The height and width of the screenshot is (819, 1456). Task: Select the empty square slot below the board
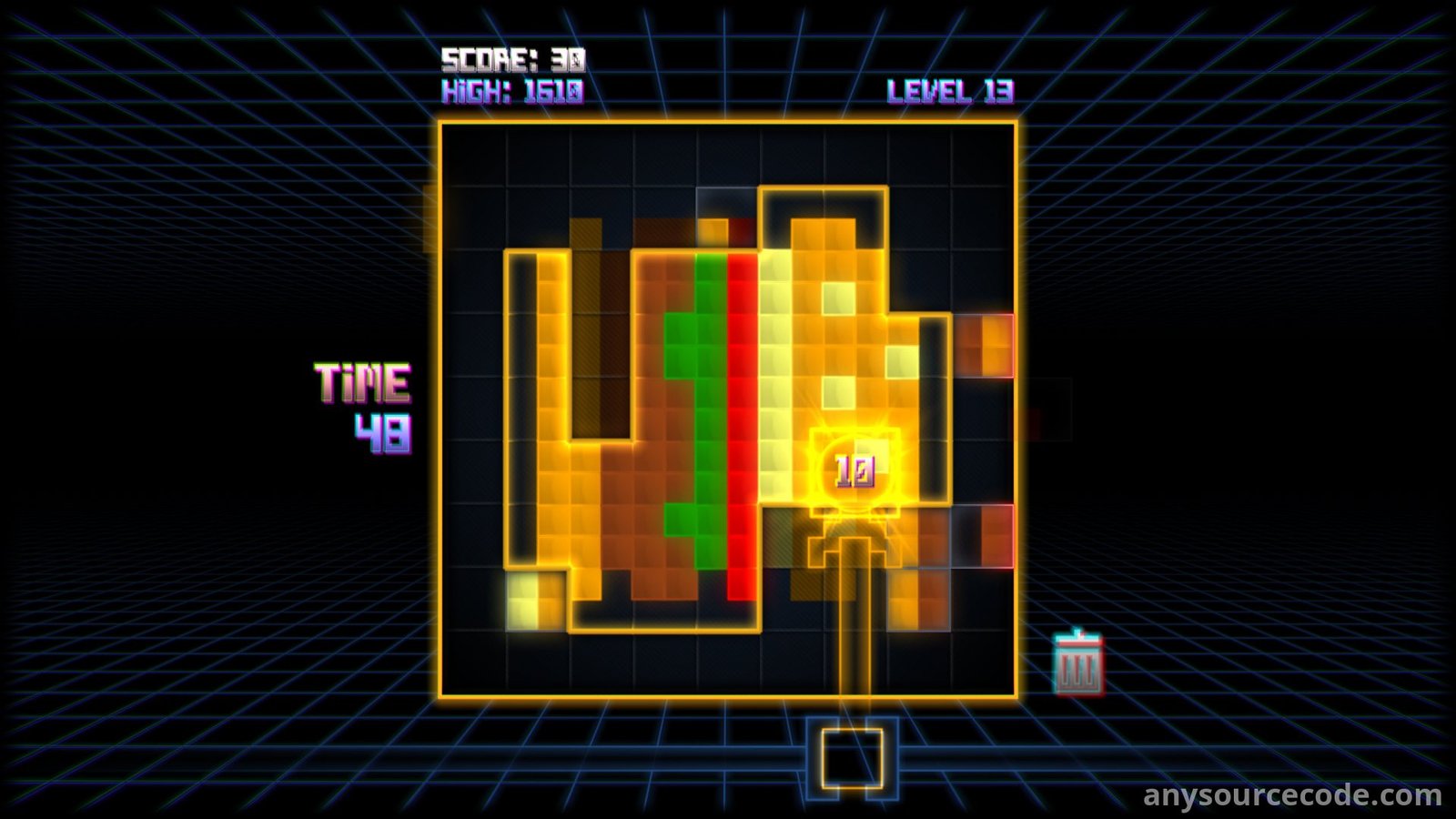852,758
